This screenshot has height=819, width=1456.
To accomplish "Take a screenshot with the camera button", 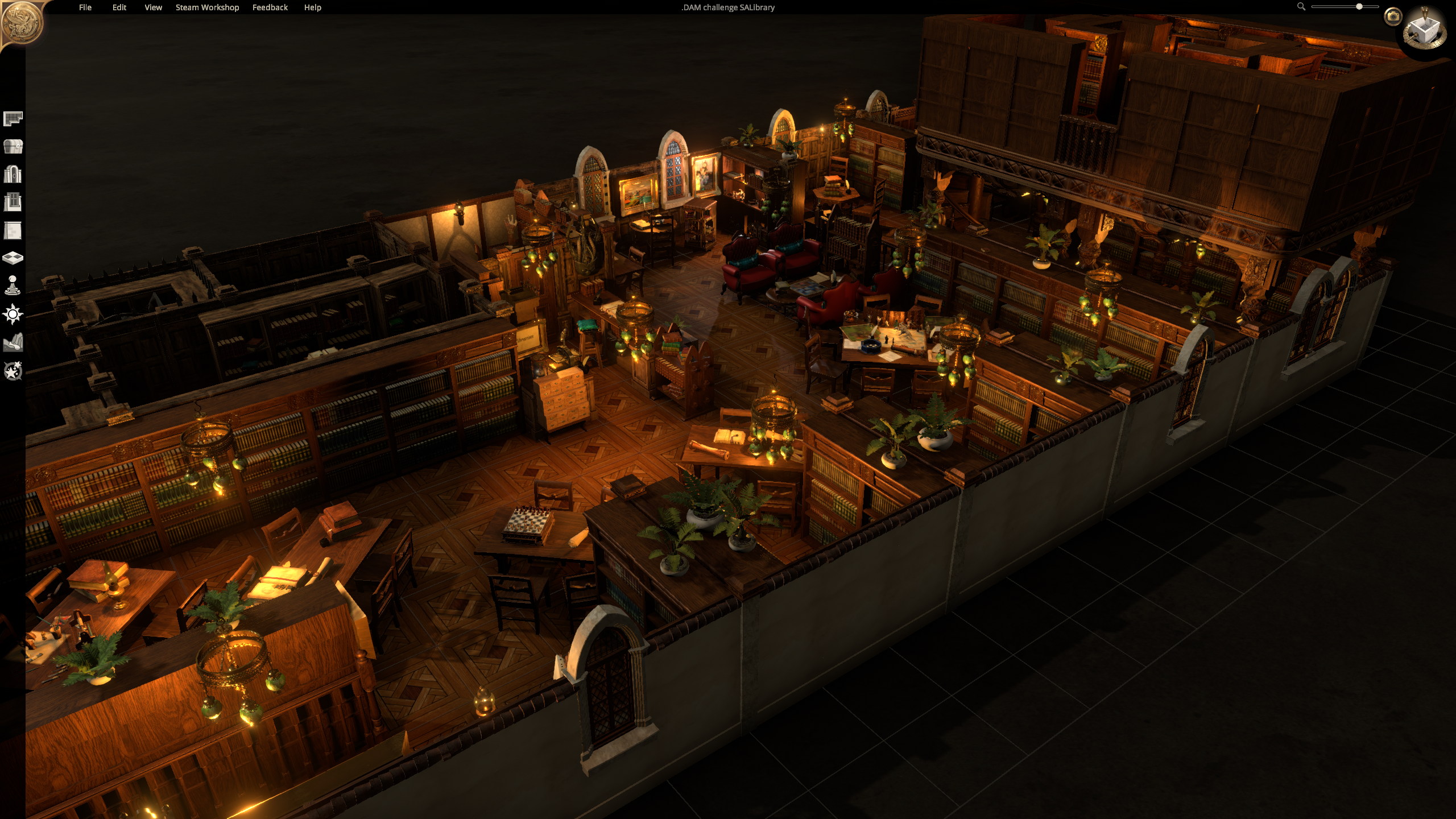I will click(1393, 16).
